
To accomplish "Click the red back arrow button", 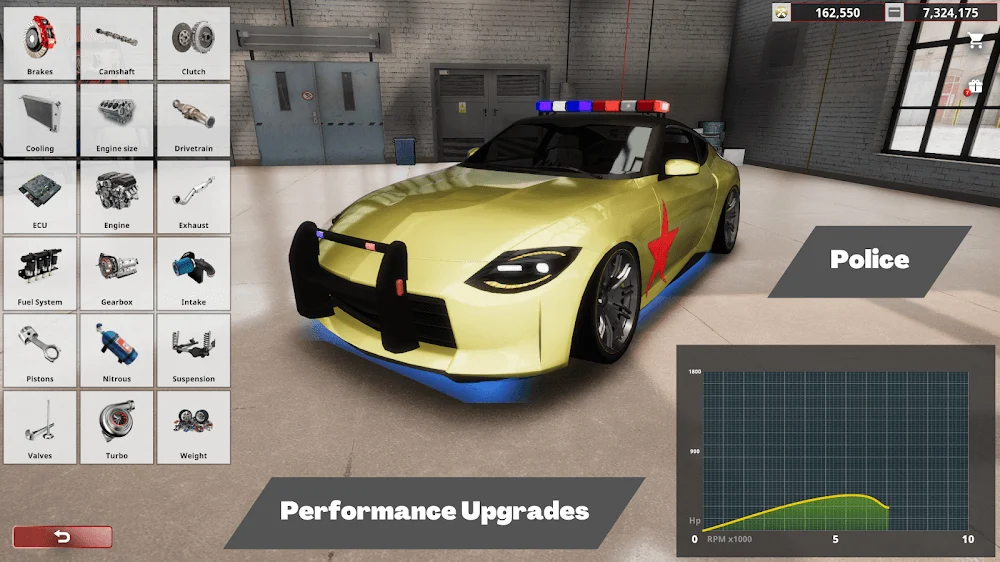I will (62, 537).
